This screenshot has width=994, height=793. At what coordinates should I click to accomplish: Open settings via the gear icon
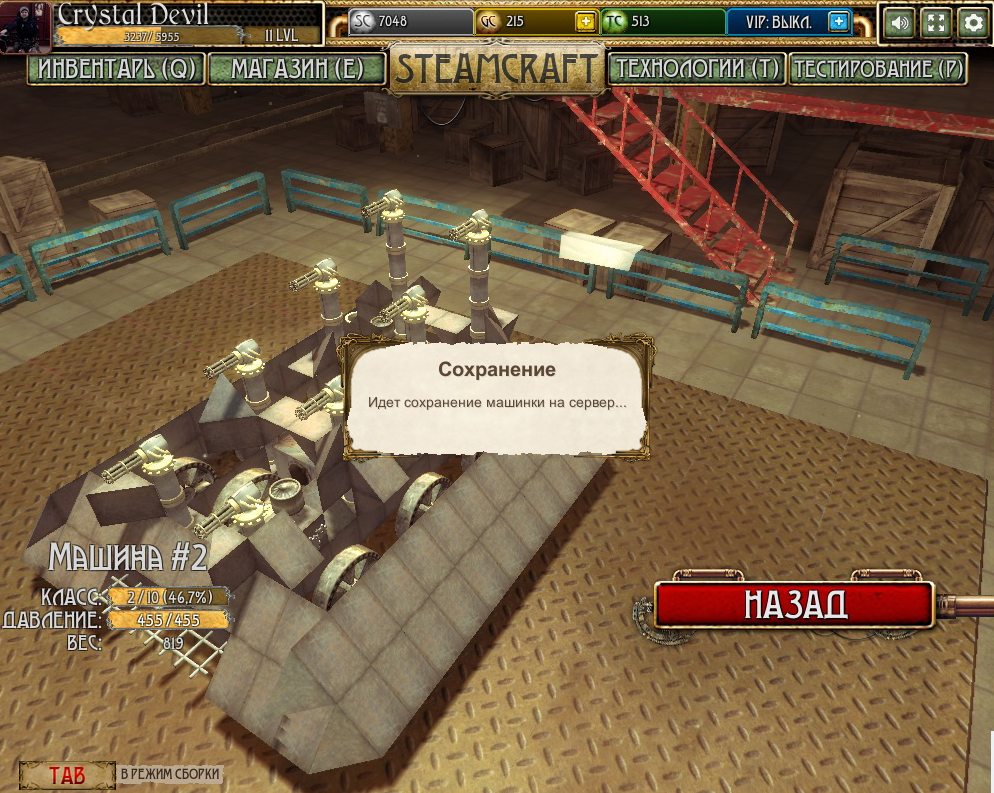click(x=972, y=23)
